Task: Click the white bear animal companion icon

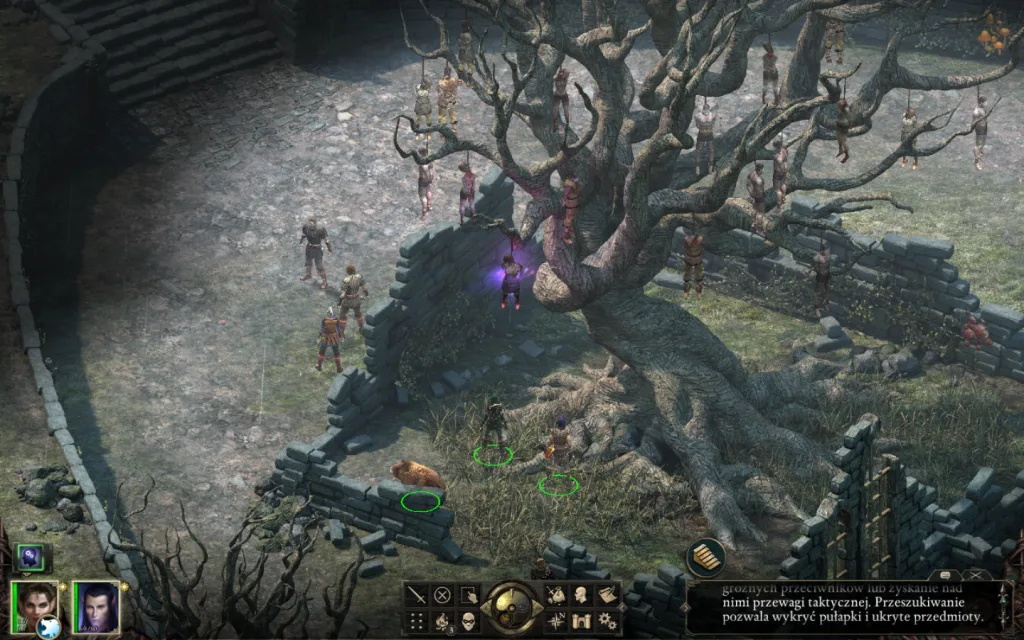Action: click(47, 628)
